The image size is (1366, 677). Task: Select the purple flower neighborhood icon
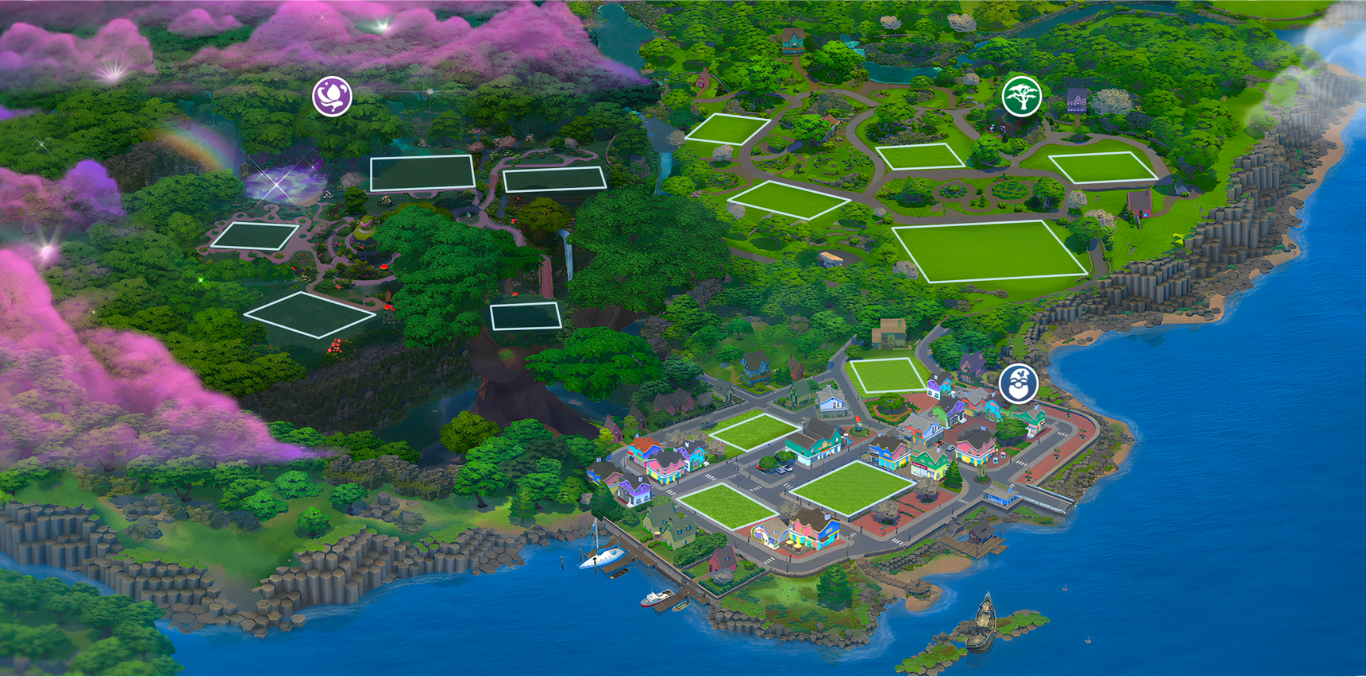point(332,96)
